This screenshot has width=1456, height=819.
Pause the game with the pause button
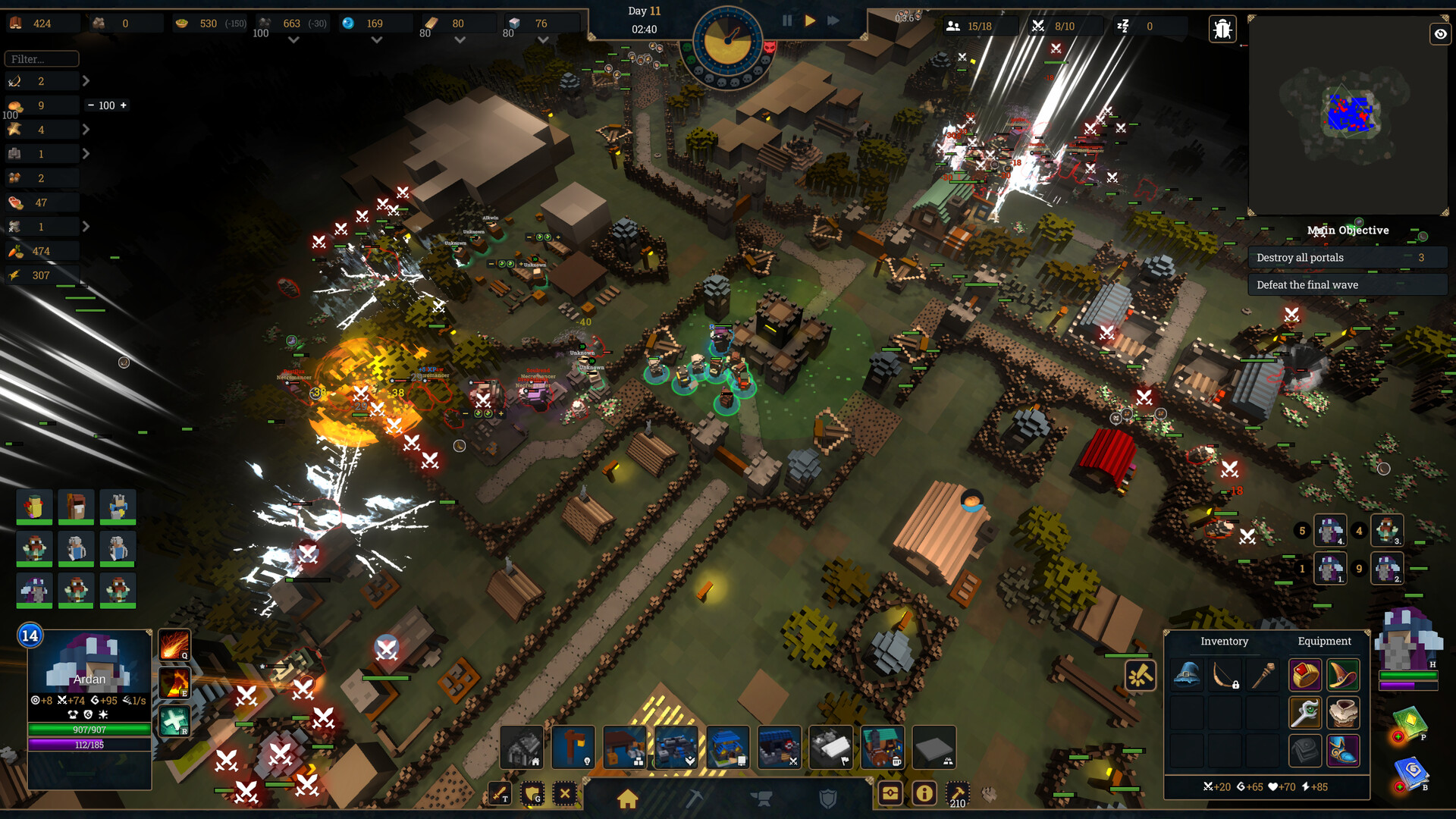[x=787, y=20]
